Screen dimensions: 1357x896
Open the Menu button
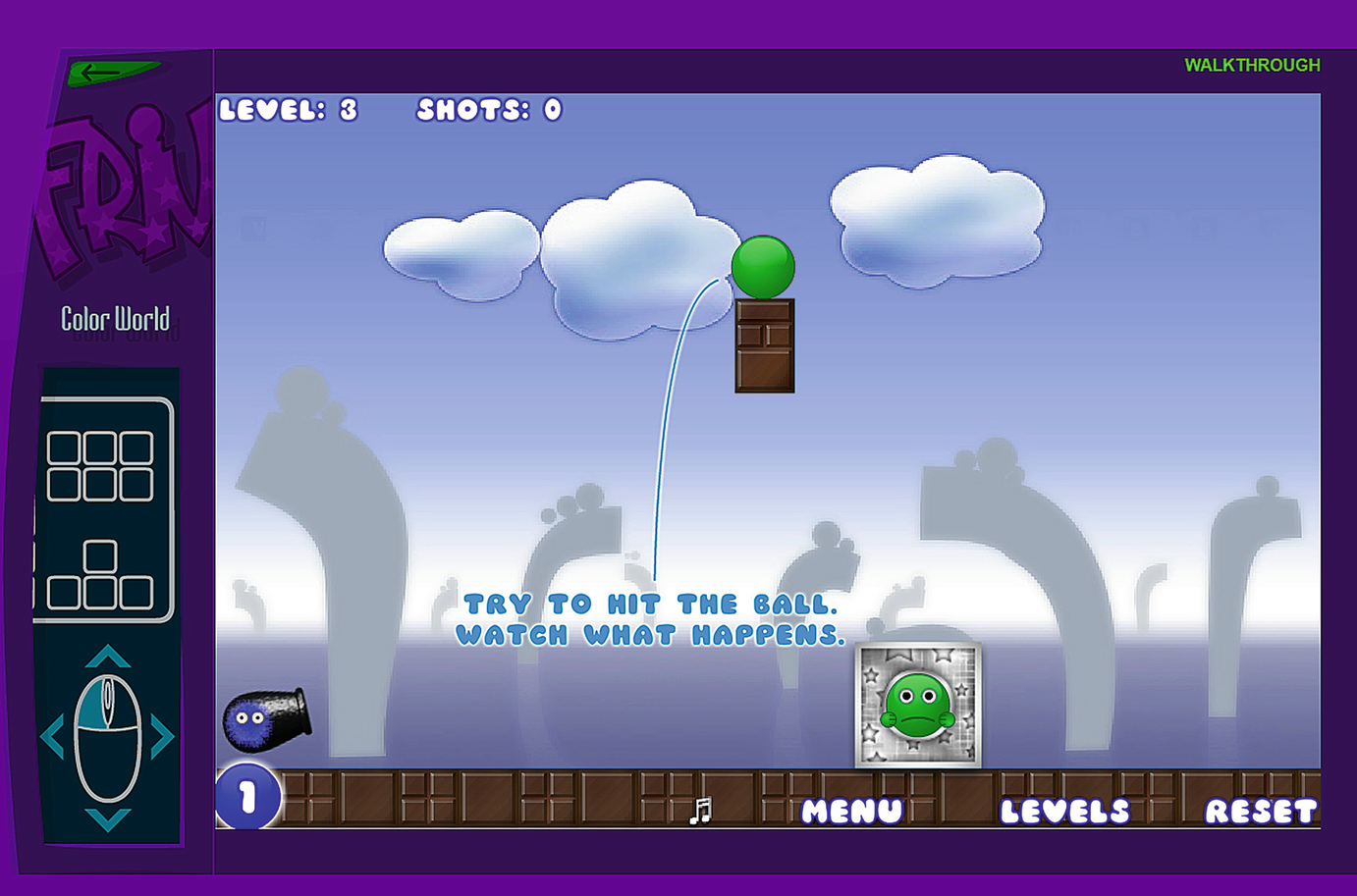tap(851, 812)
